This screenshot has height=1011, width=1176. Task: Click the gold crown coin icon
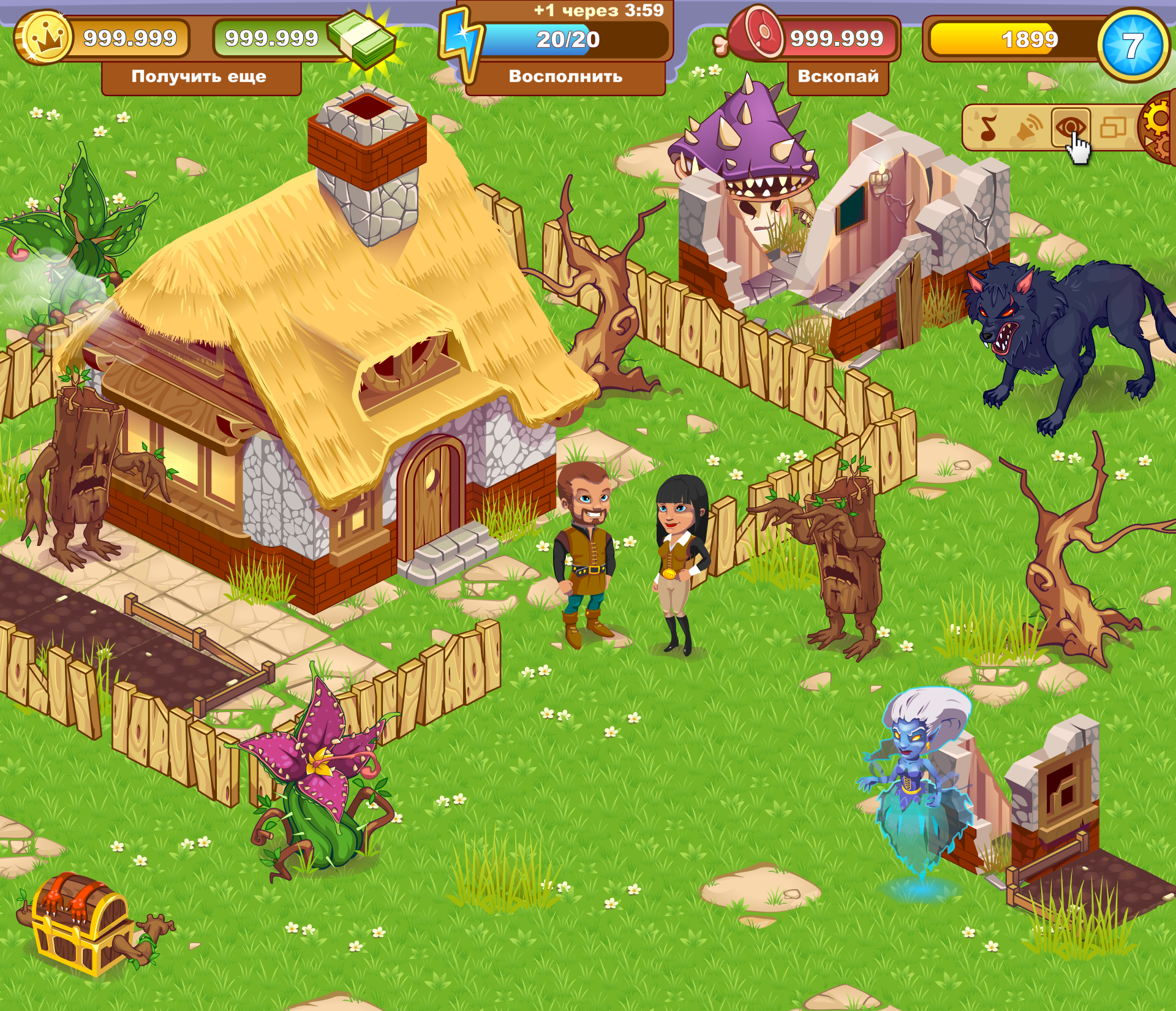pyautogui.click(x=43, y=38)
